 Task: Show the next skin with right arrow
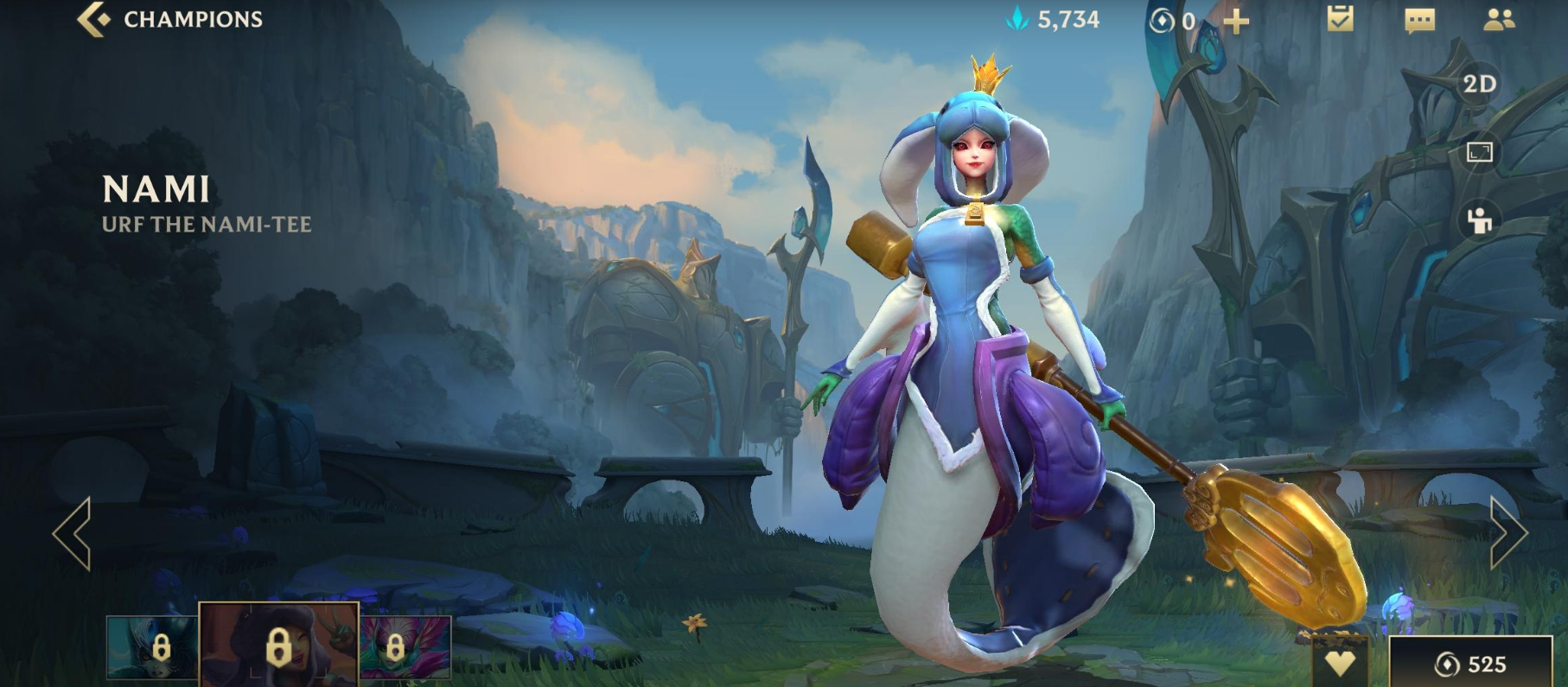[1508, 533]
